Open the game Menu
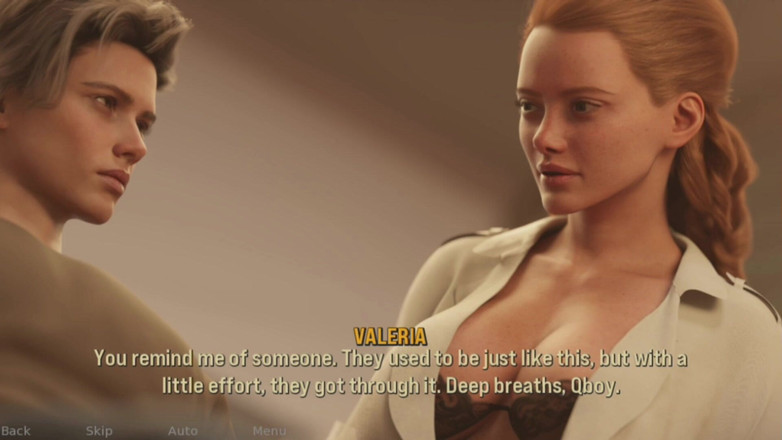The height and width of the screenshot is (440, 782). (269, 431)
